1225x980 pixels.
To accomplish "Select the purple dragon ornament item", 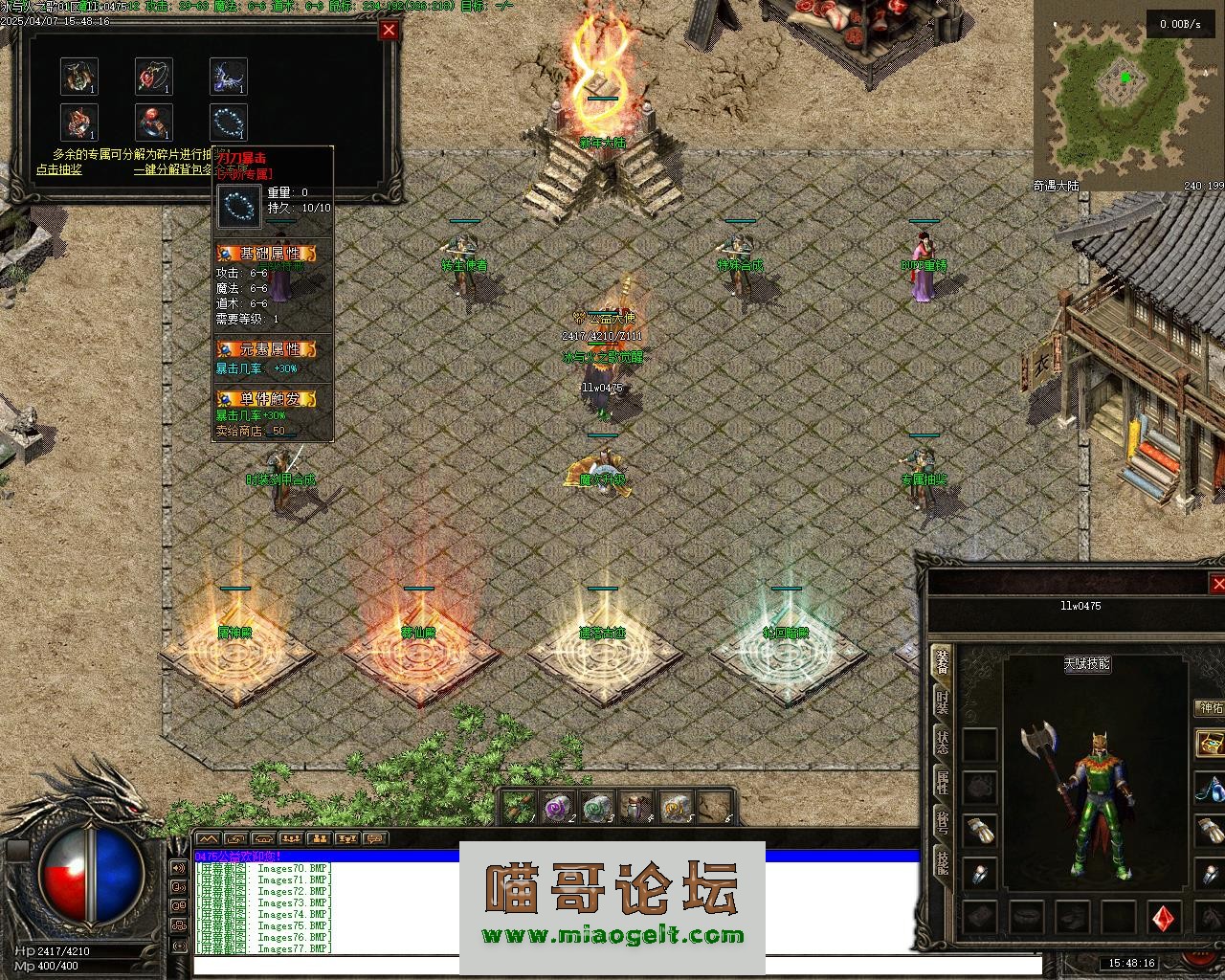I will 229,76.
